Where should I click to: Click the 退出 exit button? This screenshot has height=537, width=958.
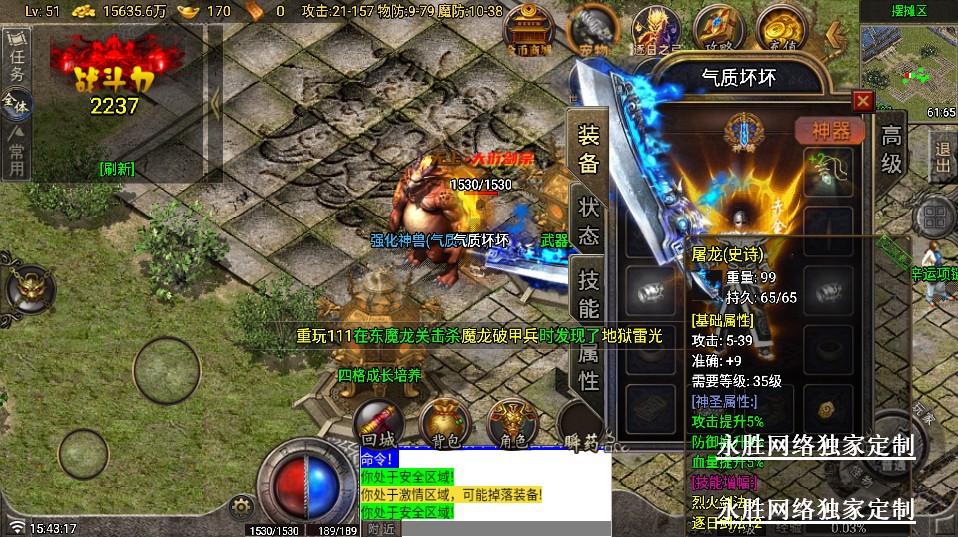click(942, 158)
